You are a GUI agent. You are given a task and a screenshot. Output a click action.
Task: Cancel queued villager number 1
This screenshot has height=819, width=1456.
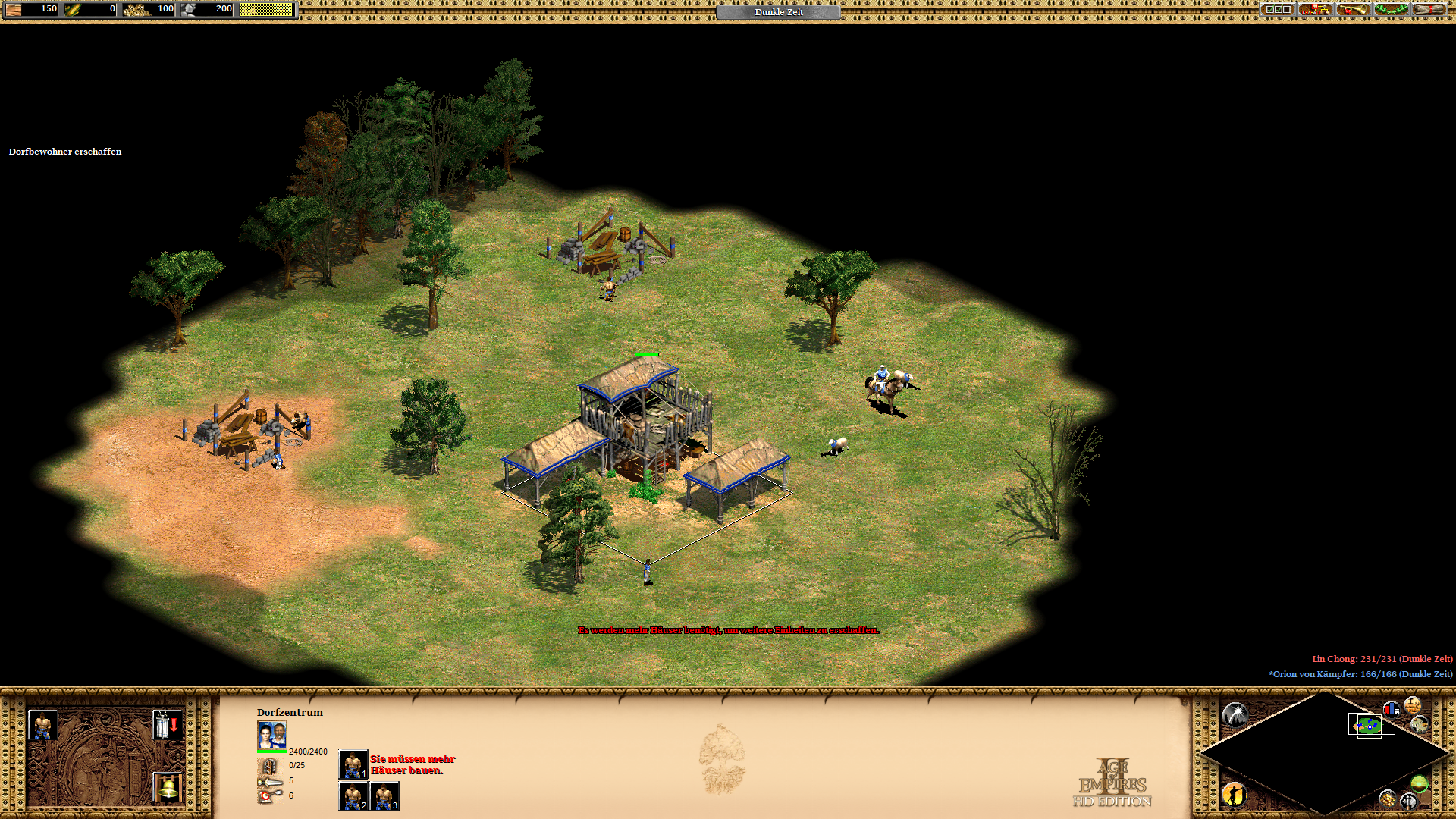click(x=353, y=764)
